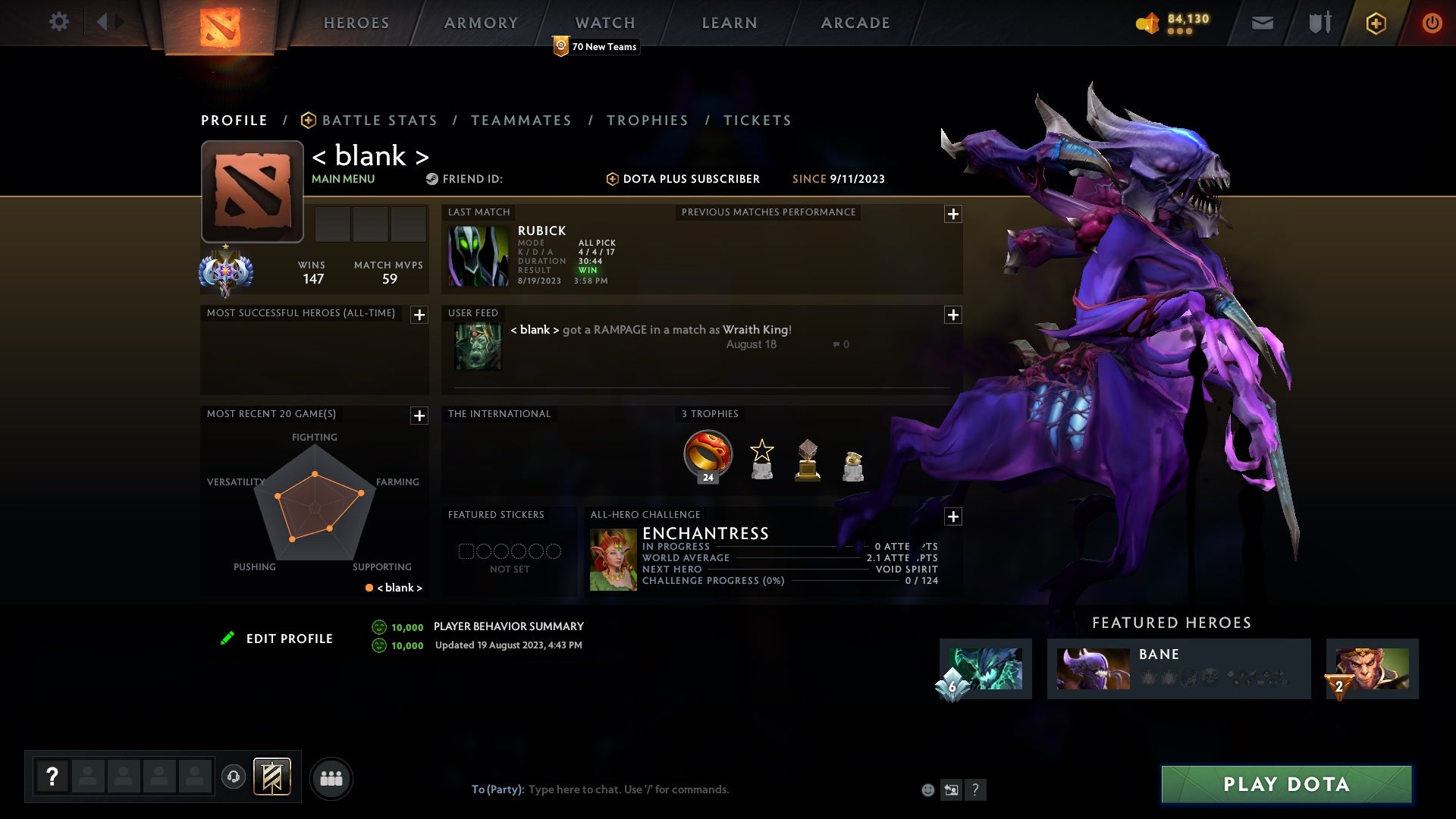
Task: Open the mail notifications envelope icon
Action: pyautogui.click(x=1261, y=22)
